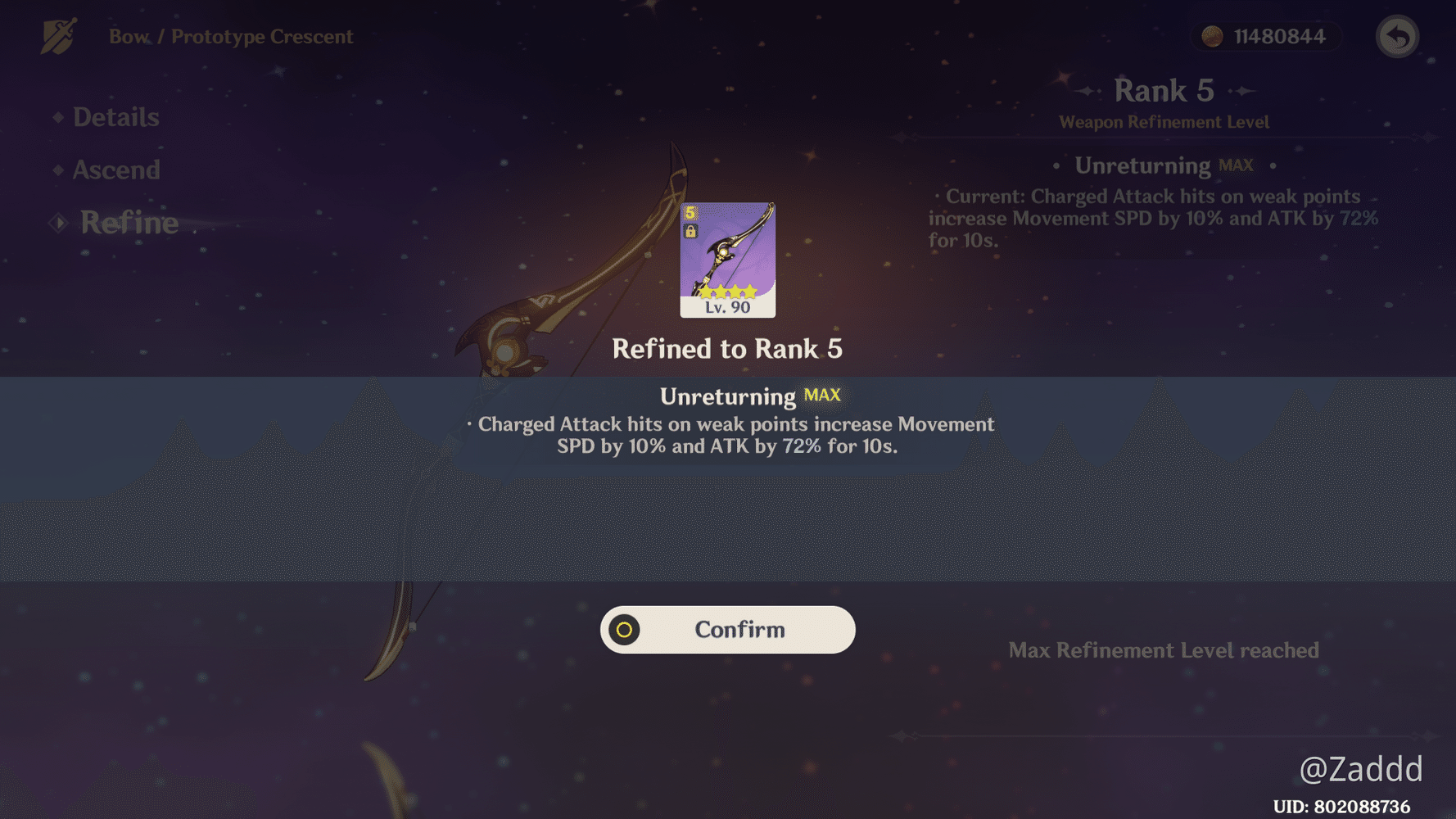
Task: Select the Refine menu entry
Action: click(128, 222)
